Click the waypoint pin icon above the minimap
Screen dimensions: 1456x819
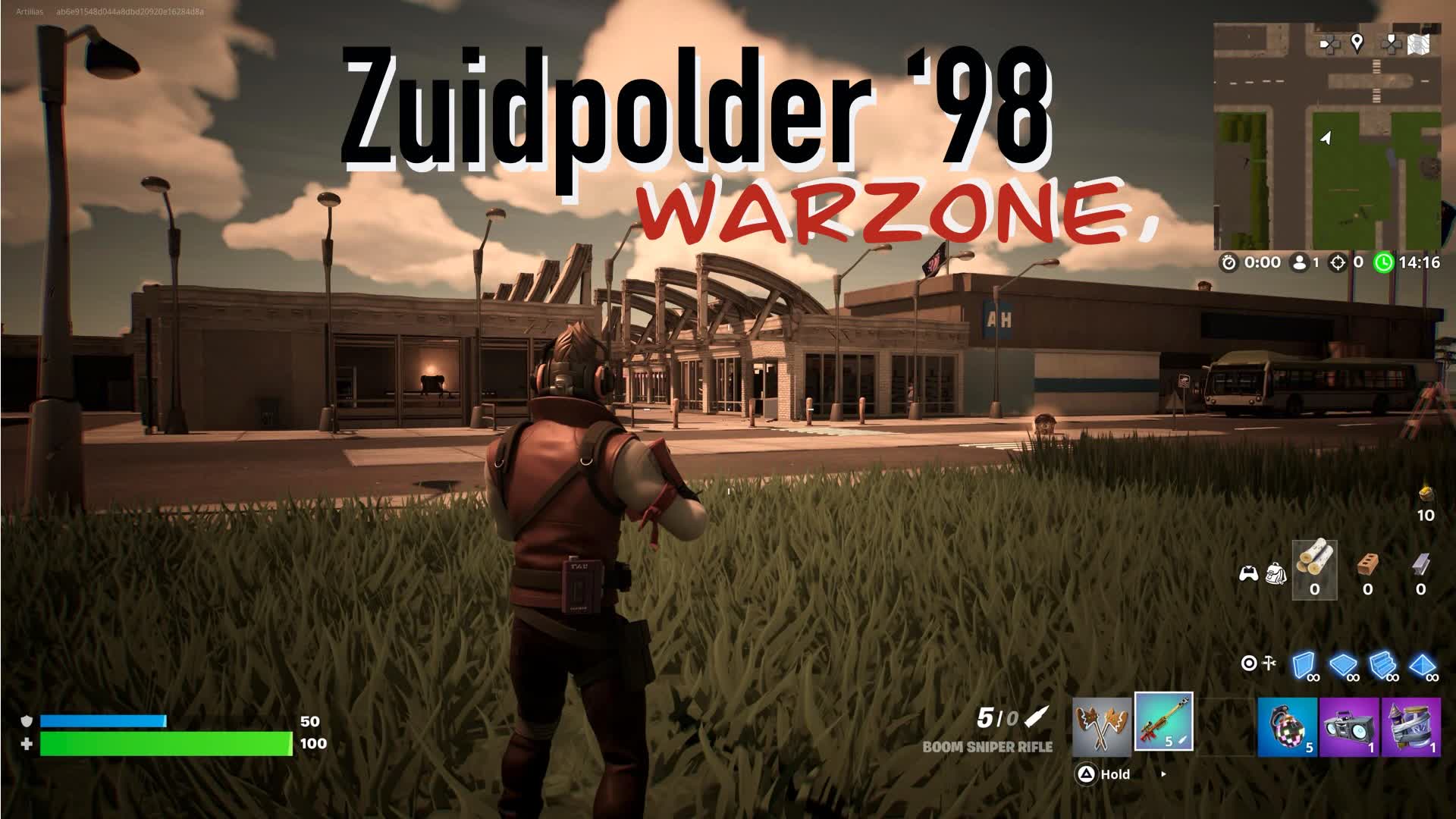click(x=1357, y=42)
